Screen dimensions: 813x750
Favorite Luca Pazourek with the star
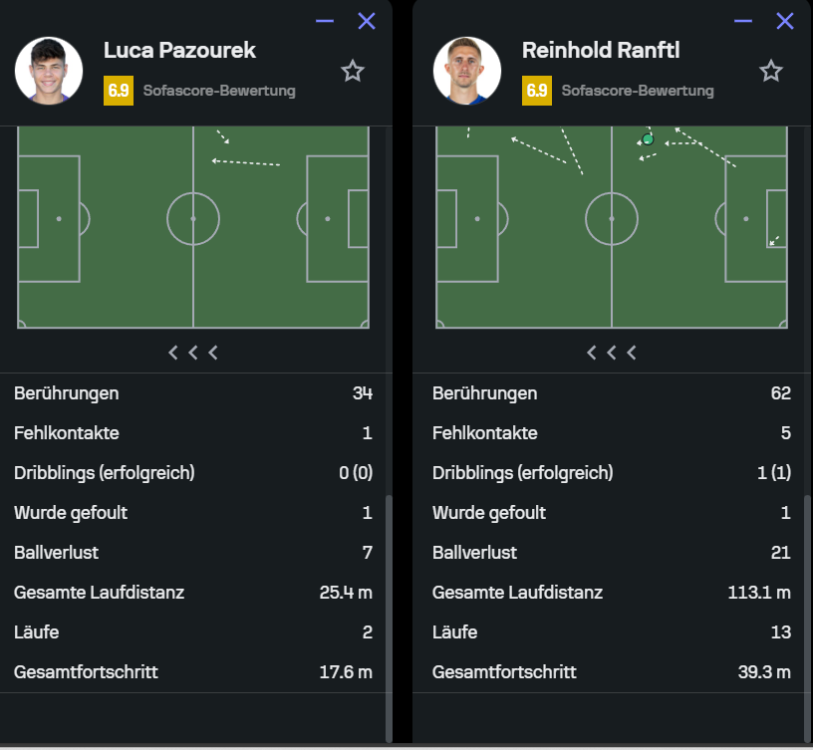click(x=352, y=71)
